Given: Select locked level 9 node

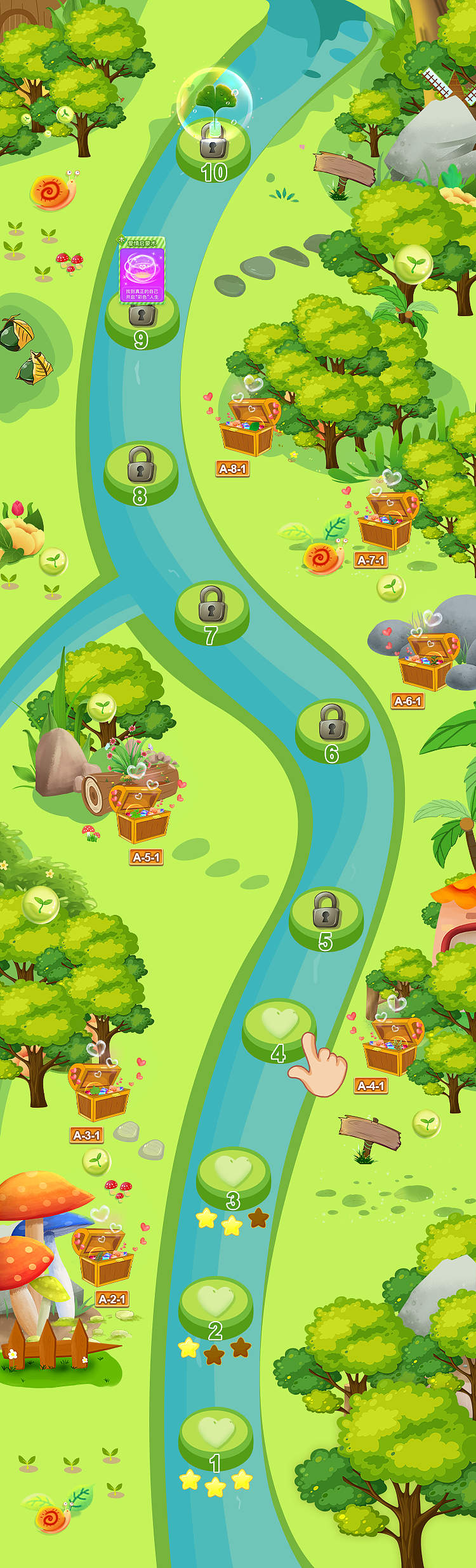Looking at the screenshot, I should tap(142, 317).
